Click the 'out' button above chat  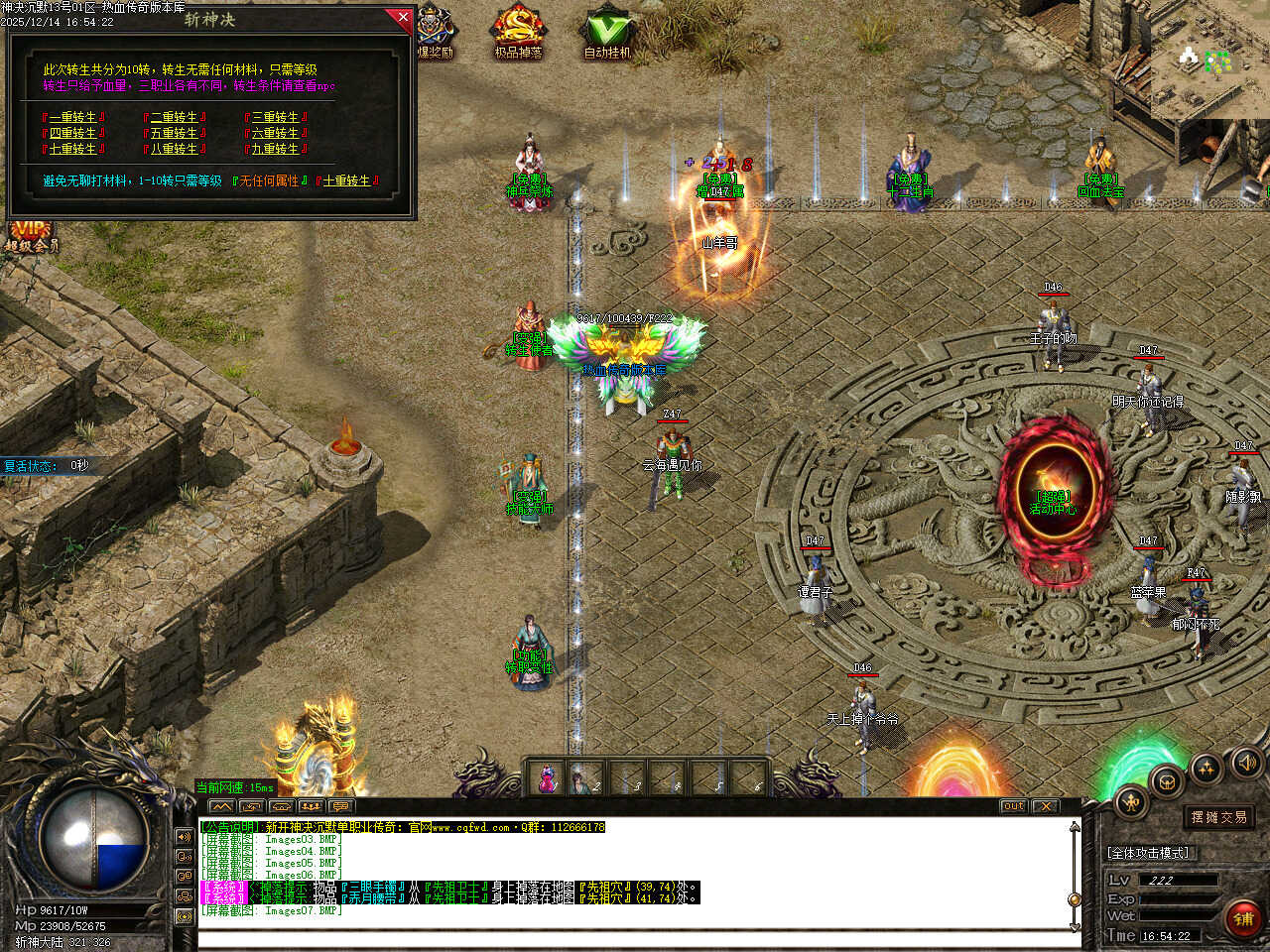click(1013, 806)
